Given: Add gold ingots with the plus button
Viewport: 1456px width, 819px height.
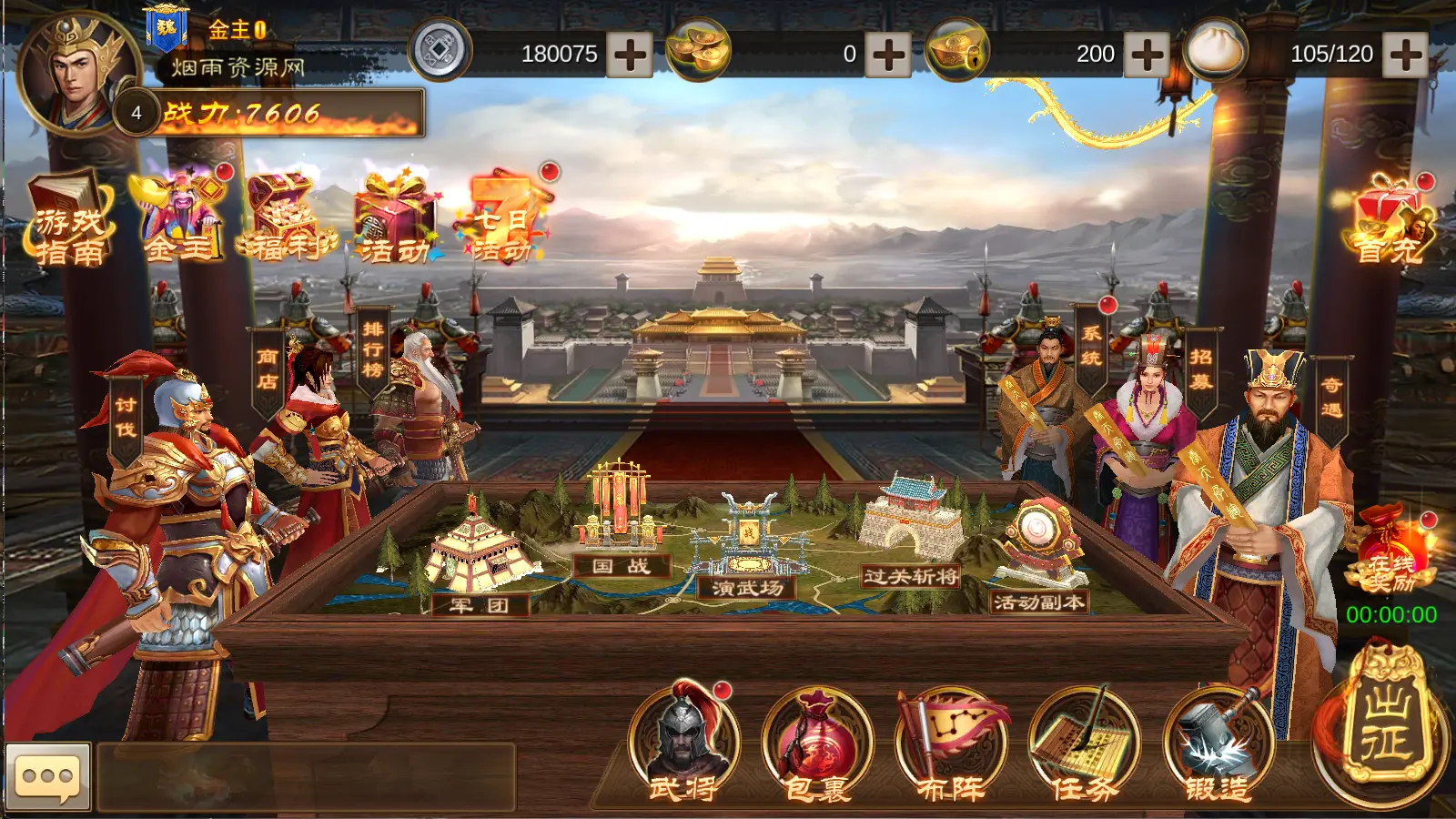Looking at the screenshot, I should click(888, 55).
